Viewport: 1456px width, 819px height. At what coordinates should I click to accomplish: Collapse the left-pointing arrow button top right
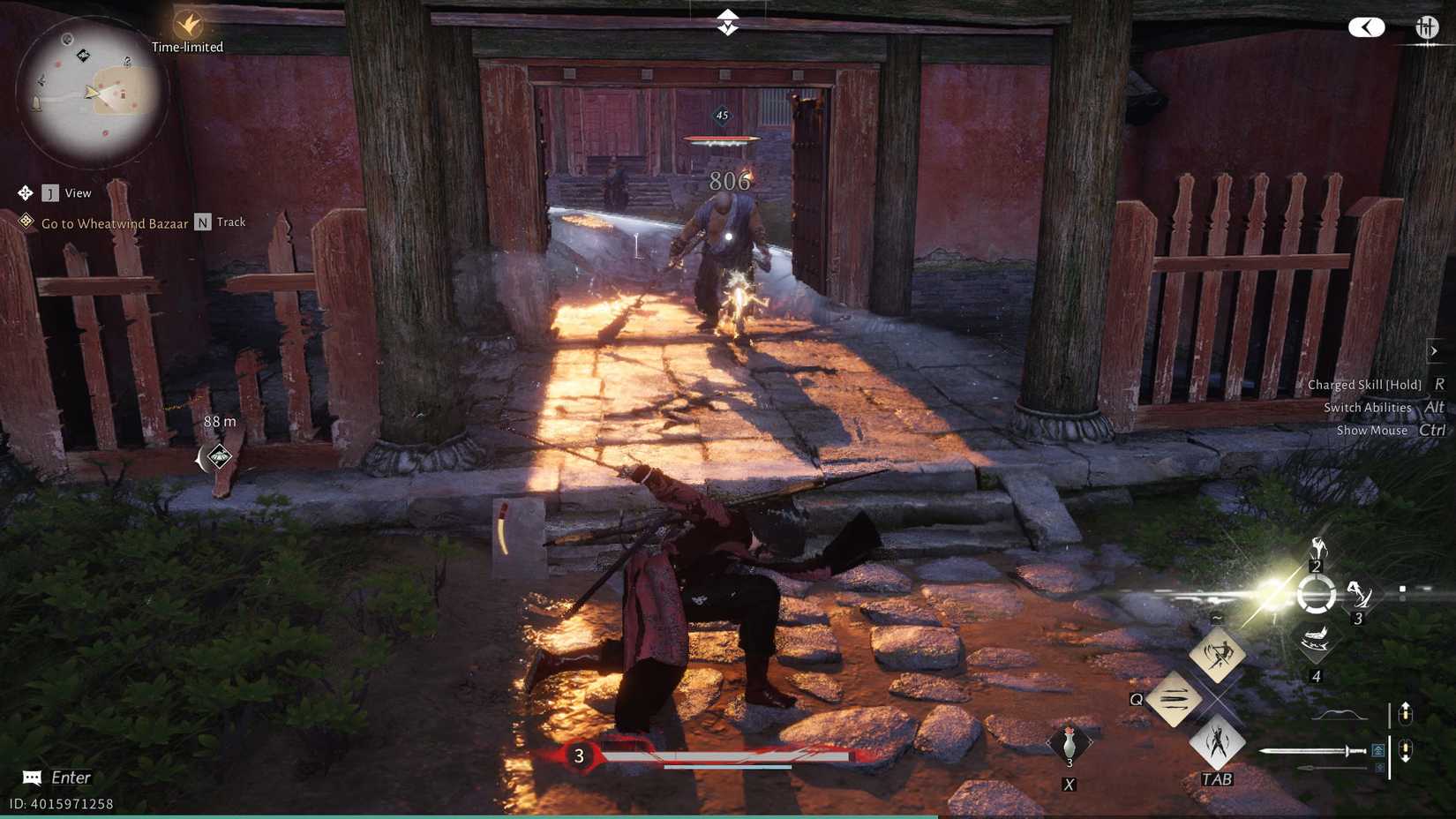coord(1367,26)
